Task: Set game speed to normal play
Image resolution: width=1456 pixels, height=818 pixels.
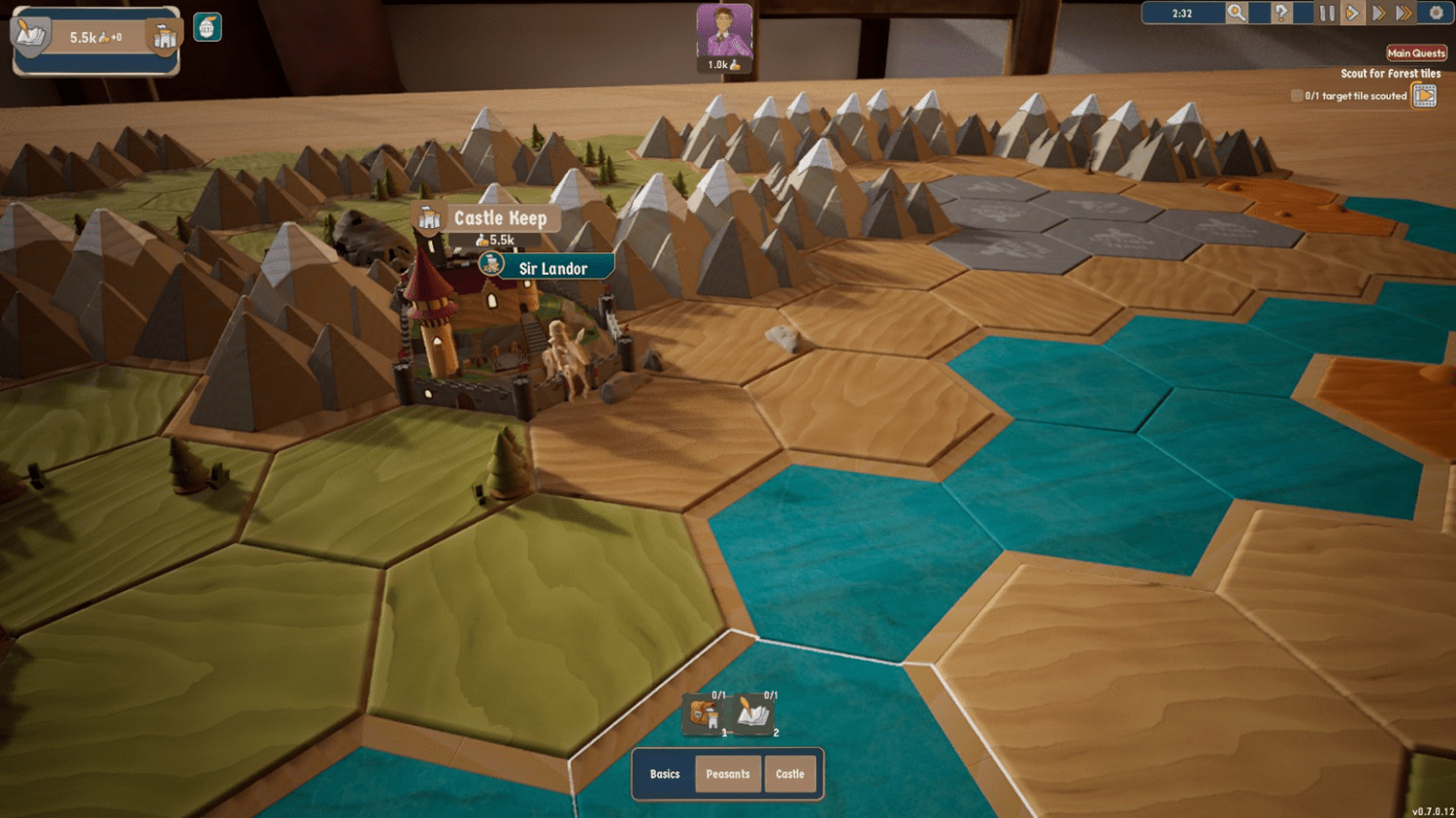Action: (1352, 14)
